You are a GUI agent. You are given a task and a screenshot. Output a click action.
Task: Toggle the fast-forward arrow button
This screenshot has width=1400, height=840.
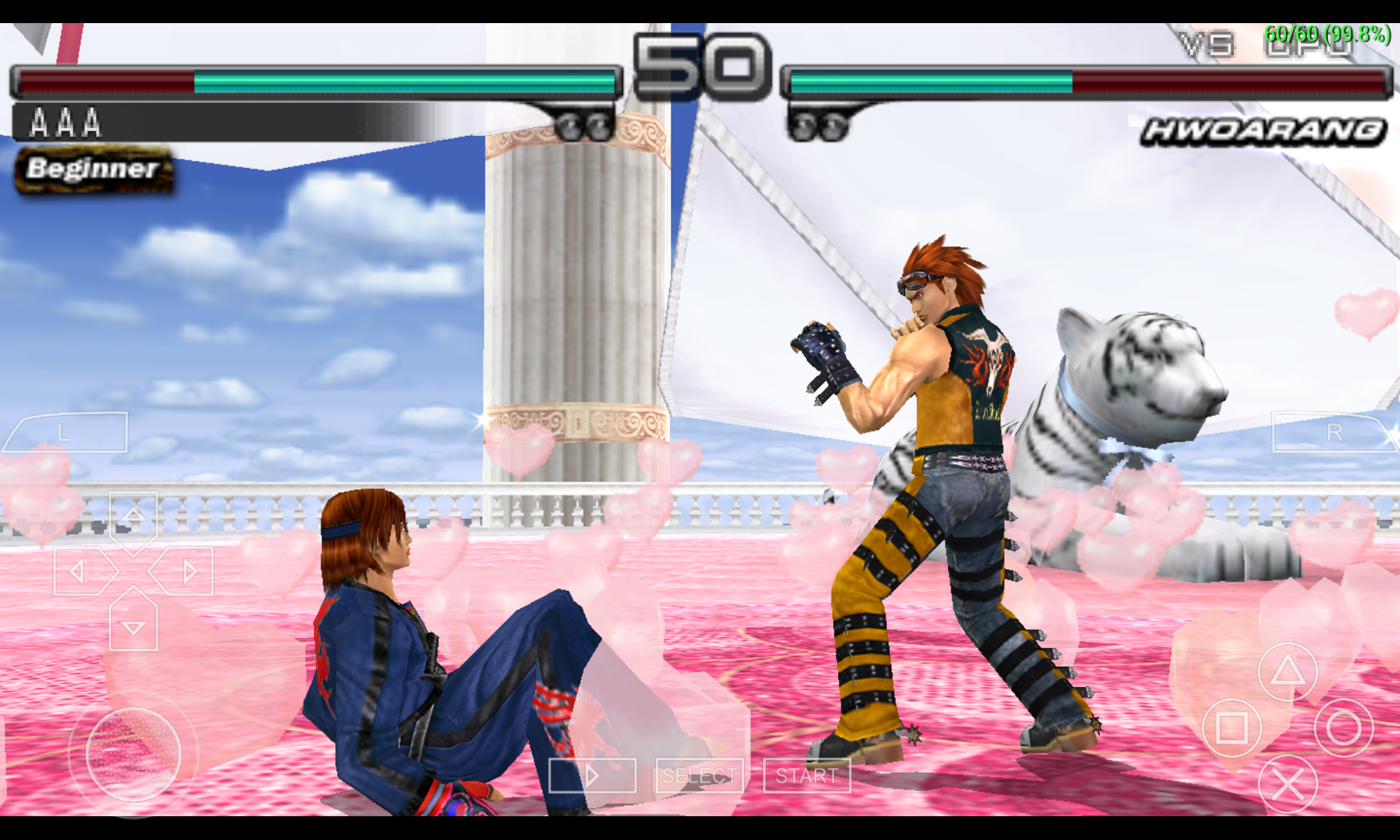pyautogui.click(x=592, y=776)
